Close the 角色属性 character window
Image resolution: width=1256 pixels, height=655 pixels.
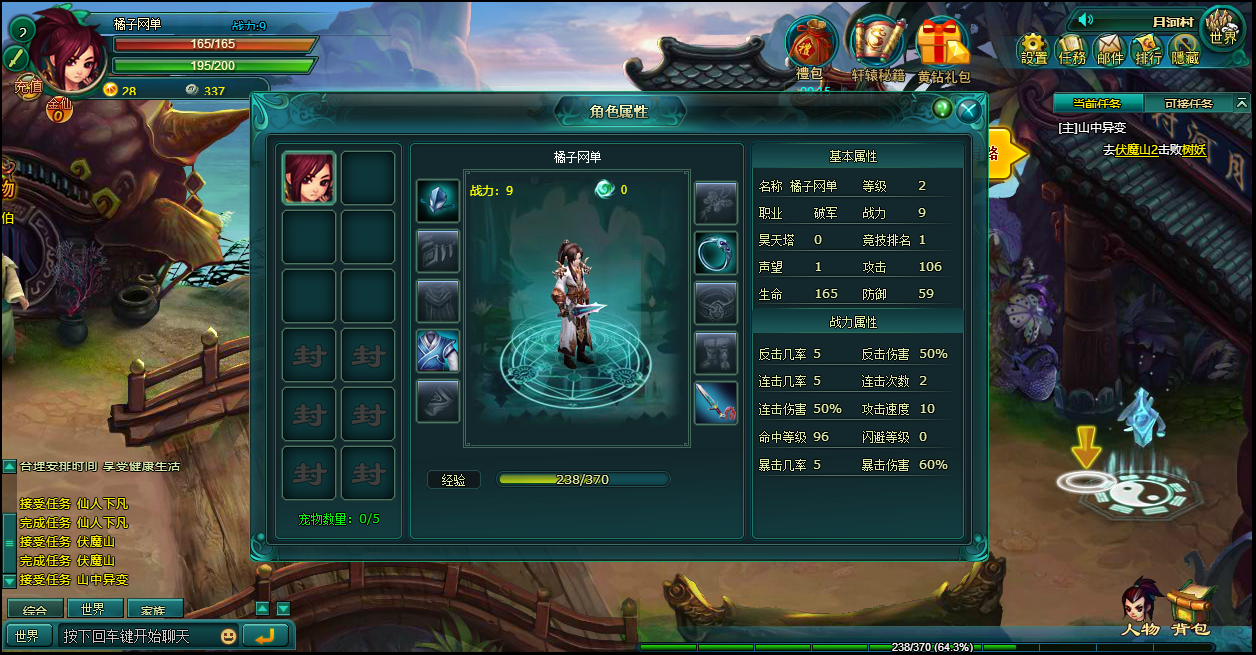tap(968, 111)
